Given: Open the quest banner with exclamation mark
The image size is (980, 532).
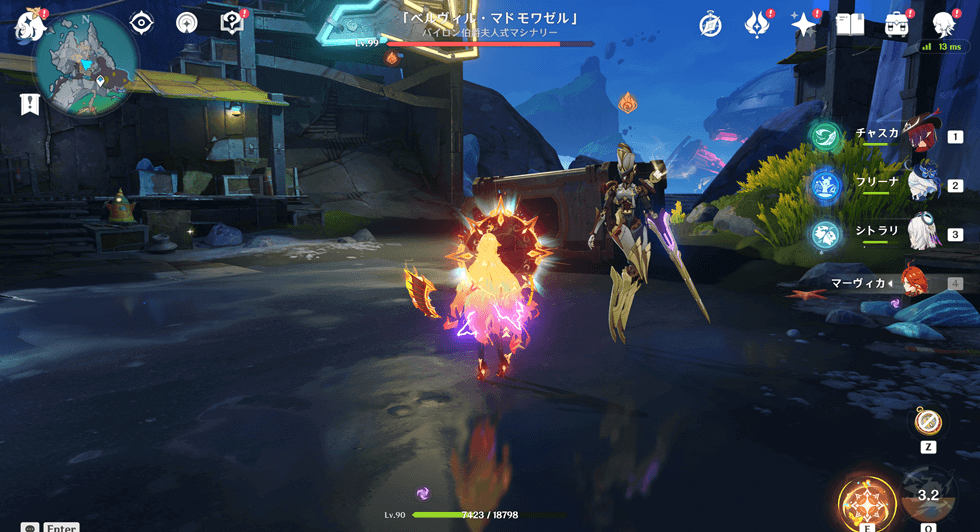Looking at the screenshot, I should coord(29,102).
